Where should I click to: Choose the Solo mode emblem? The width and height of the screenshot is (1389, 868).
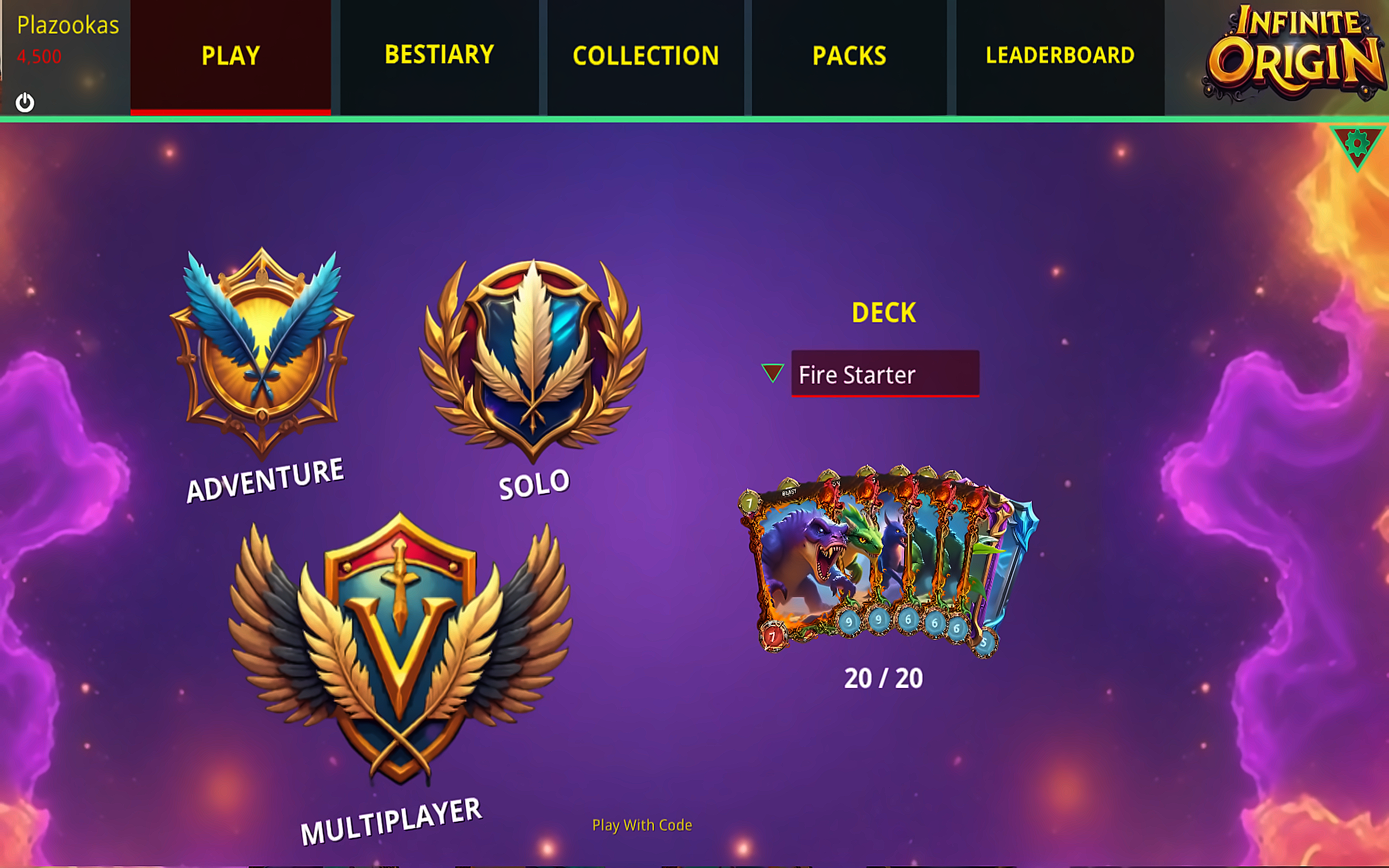pos(532,359)
